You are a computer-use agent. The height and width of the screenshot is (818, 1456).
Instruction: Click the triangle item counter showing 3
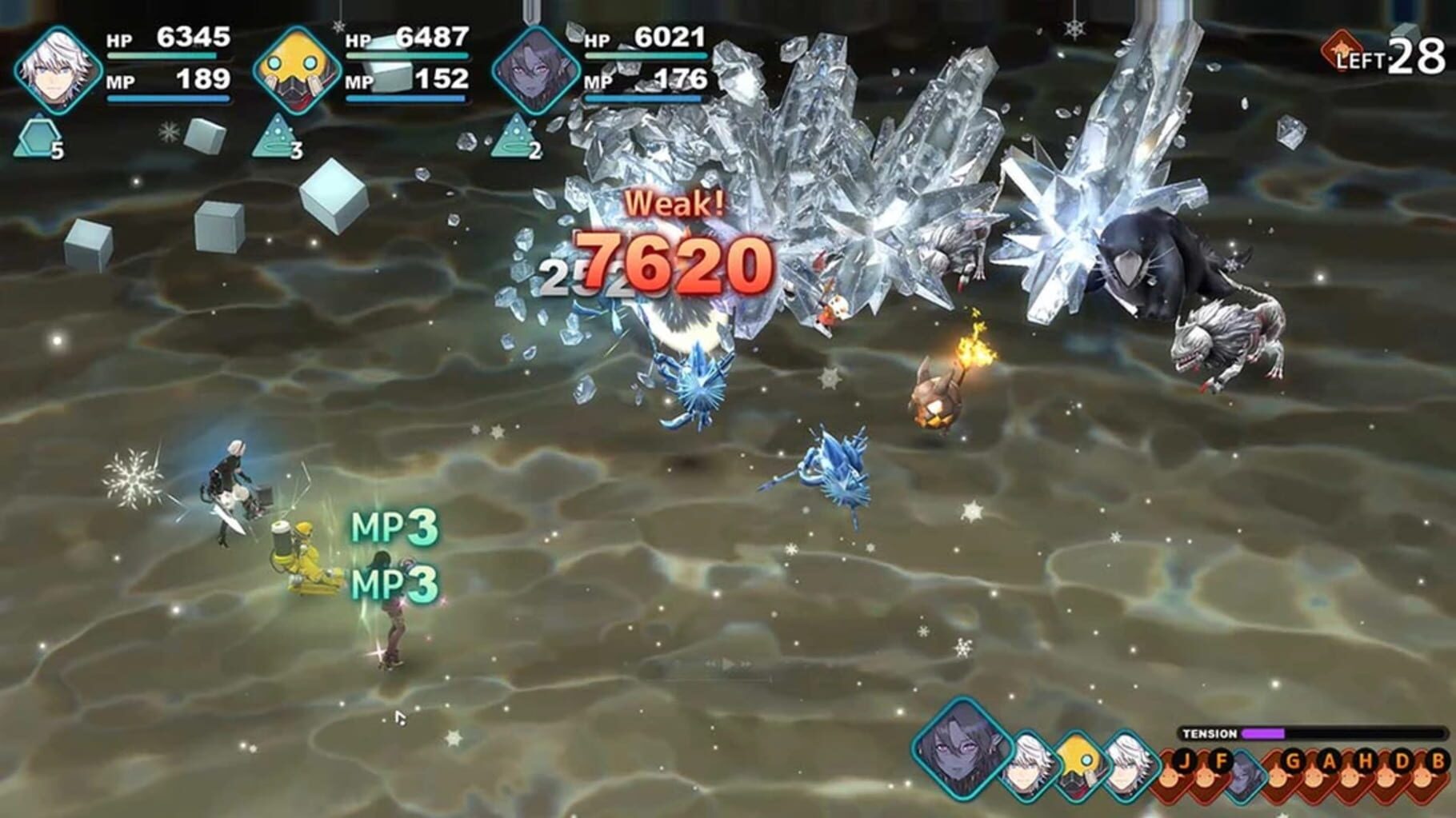tap(276, 136)
